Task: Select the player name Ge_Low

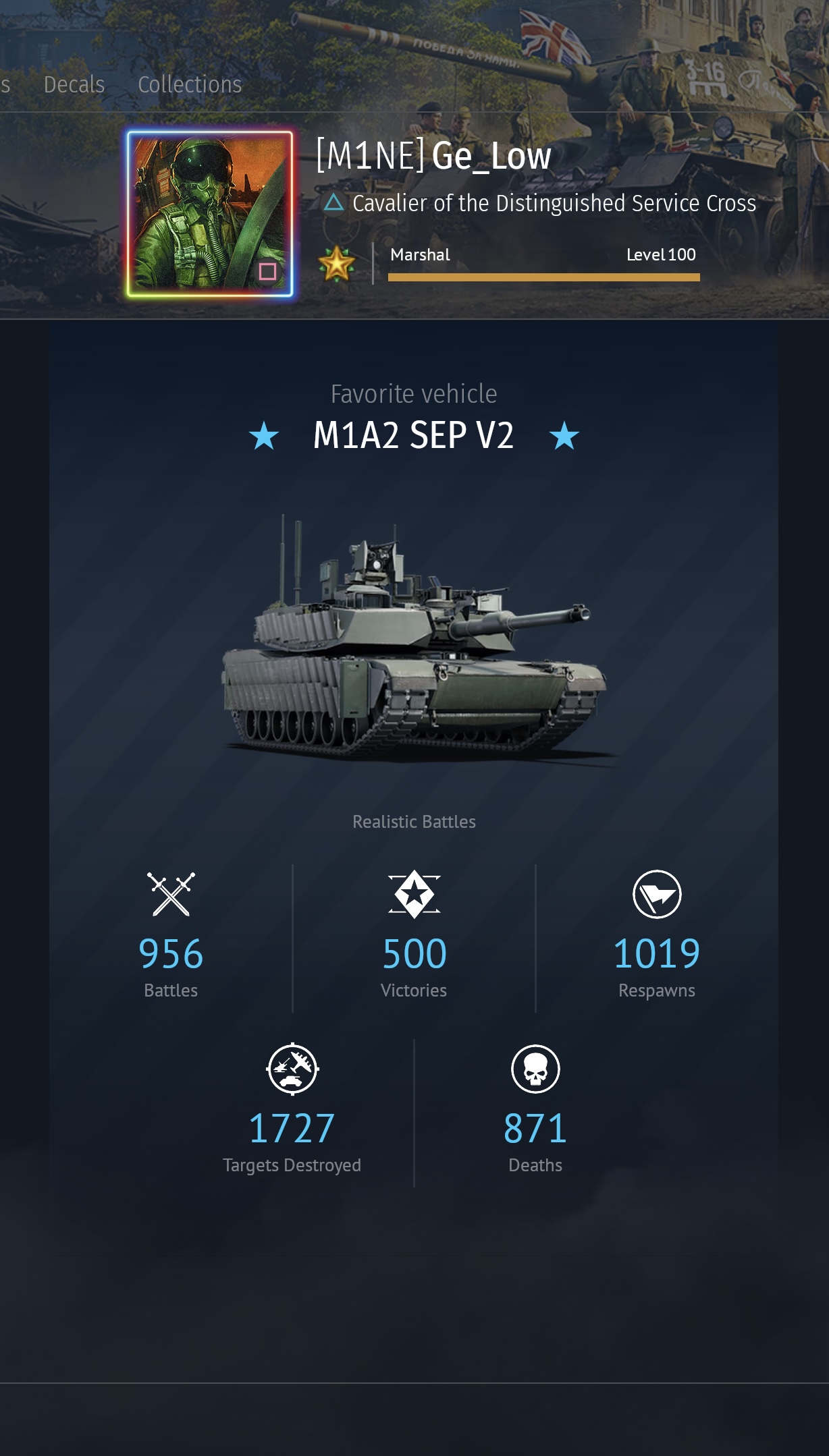Action: (x=491, y=157)
